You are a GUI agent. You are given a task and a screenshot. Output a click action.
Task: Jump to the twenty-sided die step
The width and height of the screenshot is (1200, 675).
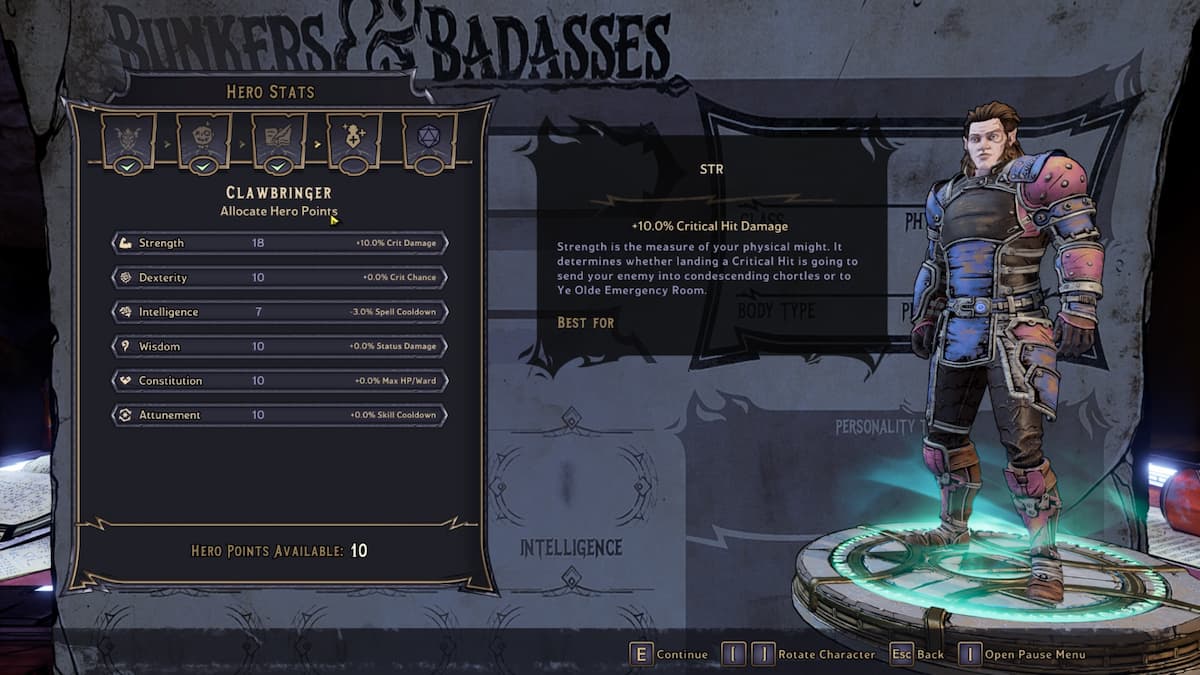pyautogui.click(x=429, y=140)
